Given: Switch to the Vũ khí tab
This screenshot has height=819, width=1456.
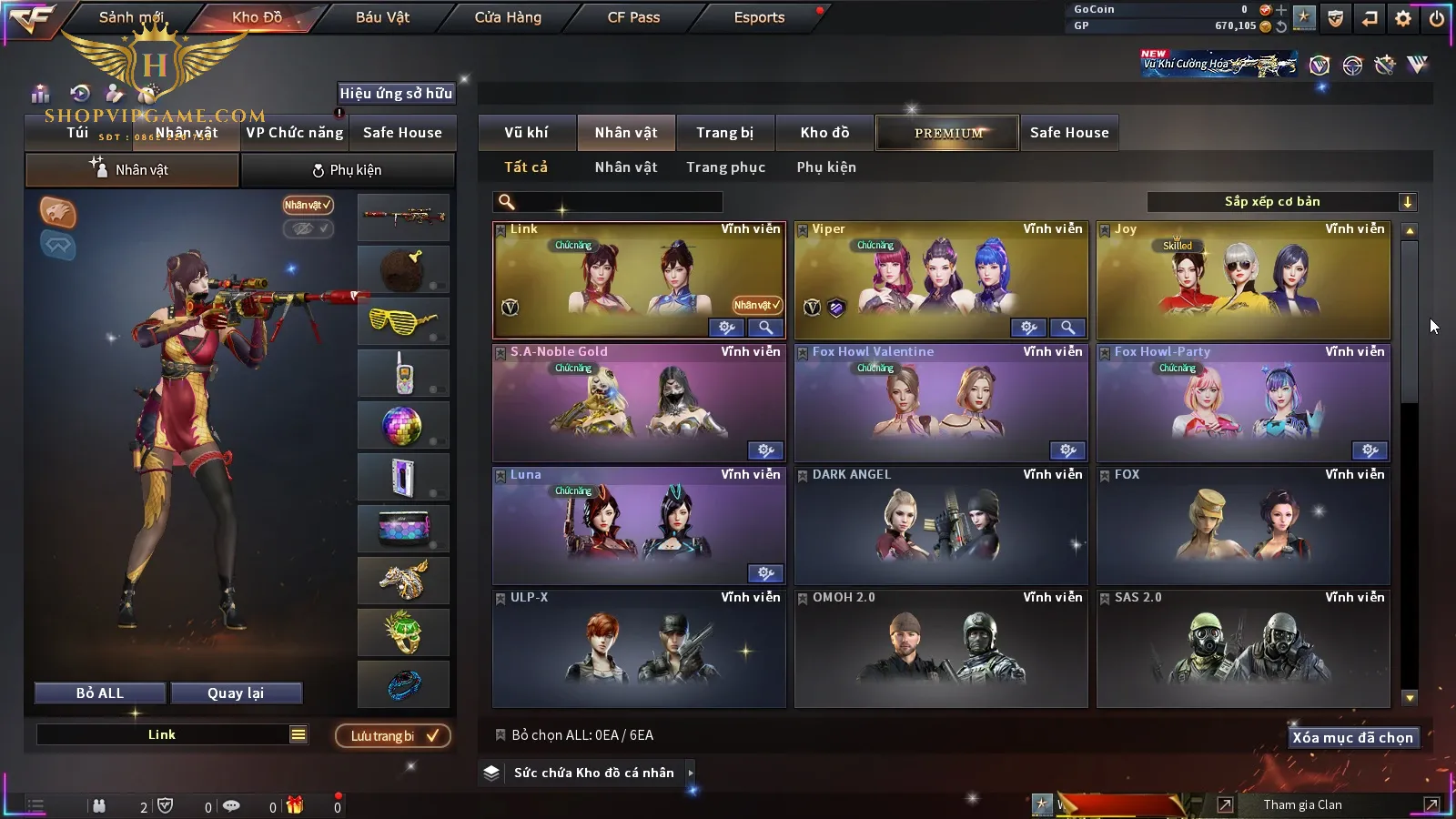Looking at the screenshot, I should 526,133.
